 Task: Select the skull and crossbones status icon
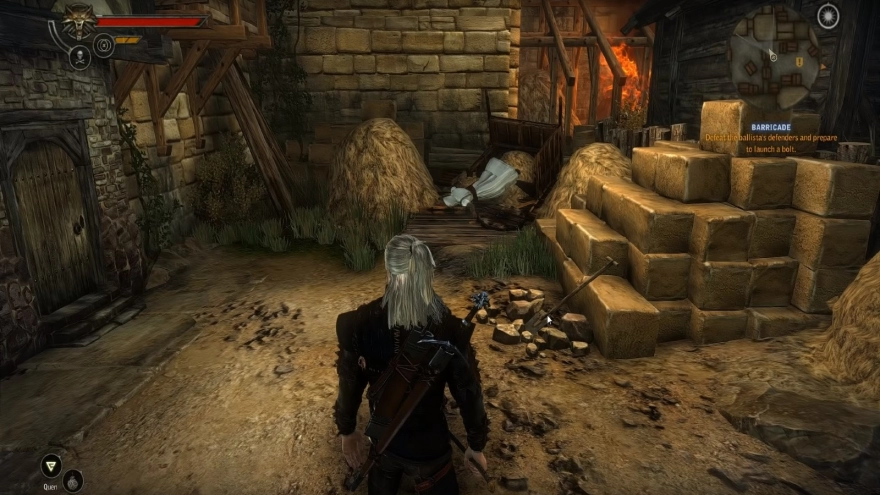click(80, 57)
